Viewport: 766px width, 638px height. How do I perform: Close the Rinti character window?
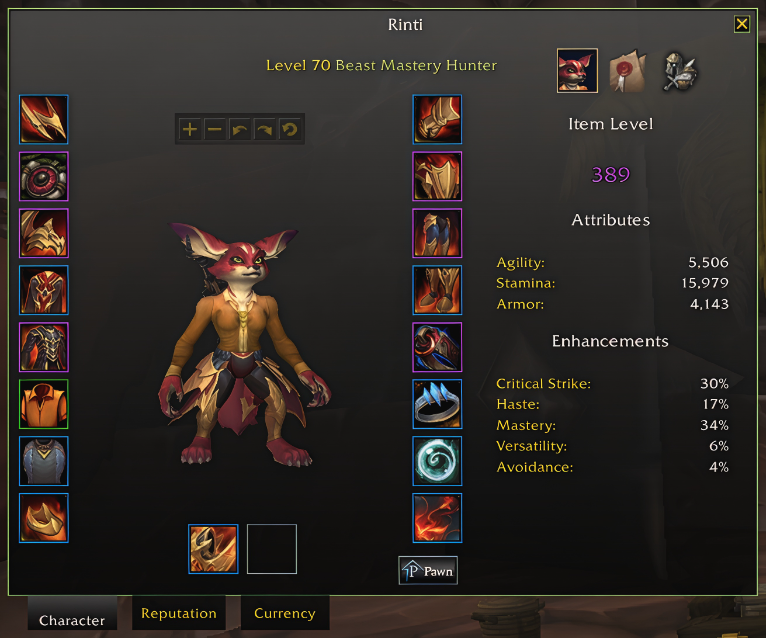pos(741,24)
